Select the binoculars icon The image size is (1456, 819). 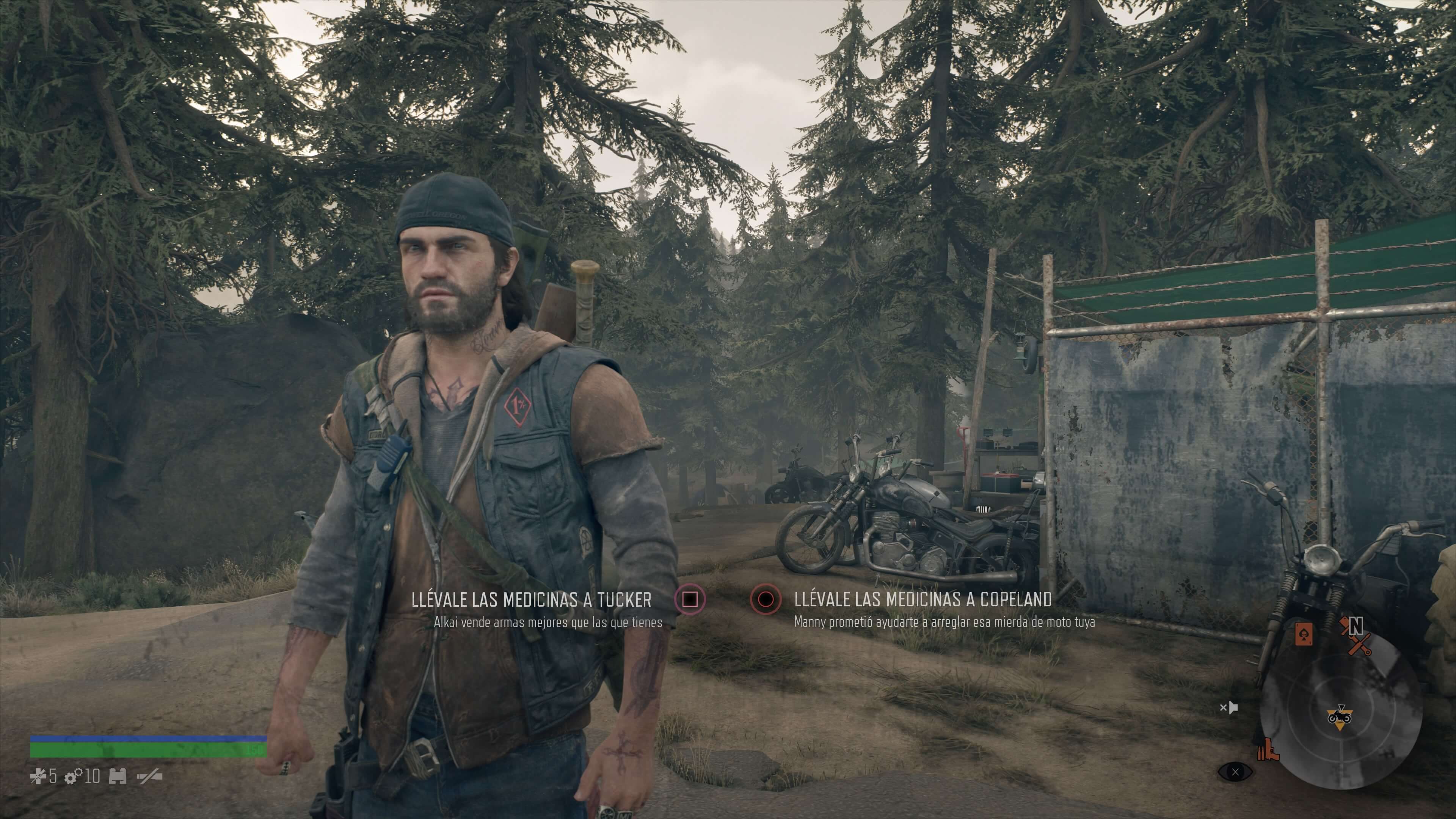point(118,777)
